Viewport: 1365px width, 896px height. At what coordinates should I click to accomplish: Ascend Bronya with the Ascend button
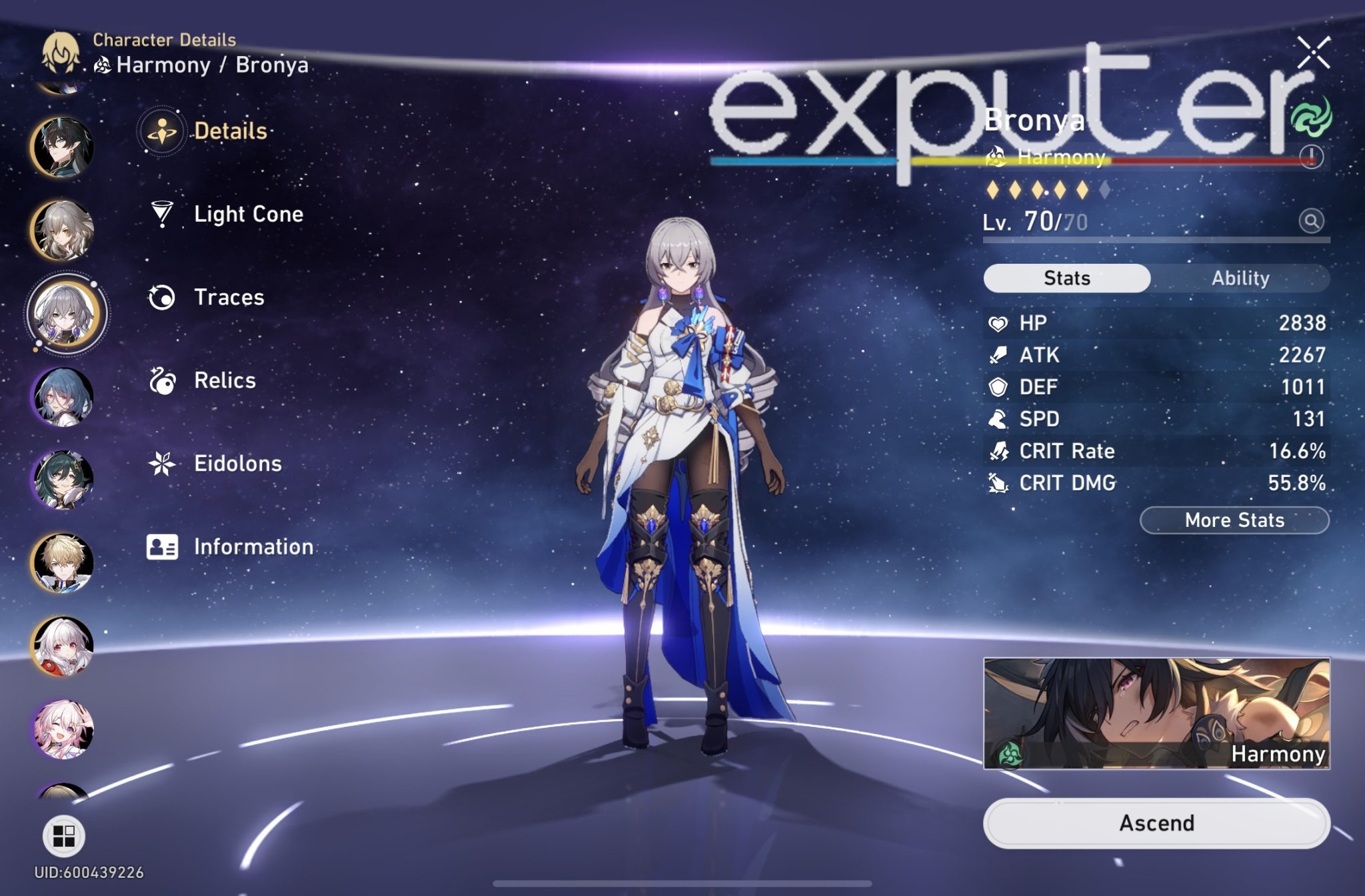click(1156, 823)
